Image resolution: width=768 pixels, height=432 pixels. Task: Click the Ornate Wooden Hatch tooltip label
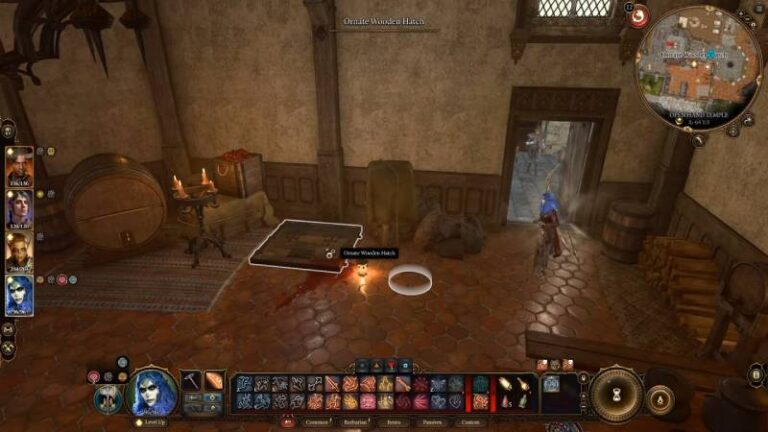coord(370,254)
